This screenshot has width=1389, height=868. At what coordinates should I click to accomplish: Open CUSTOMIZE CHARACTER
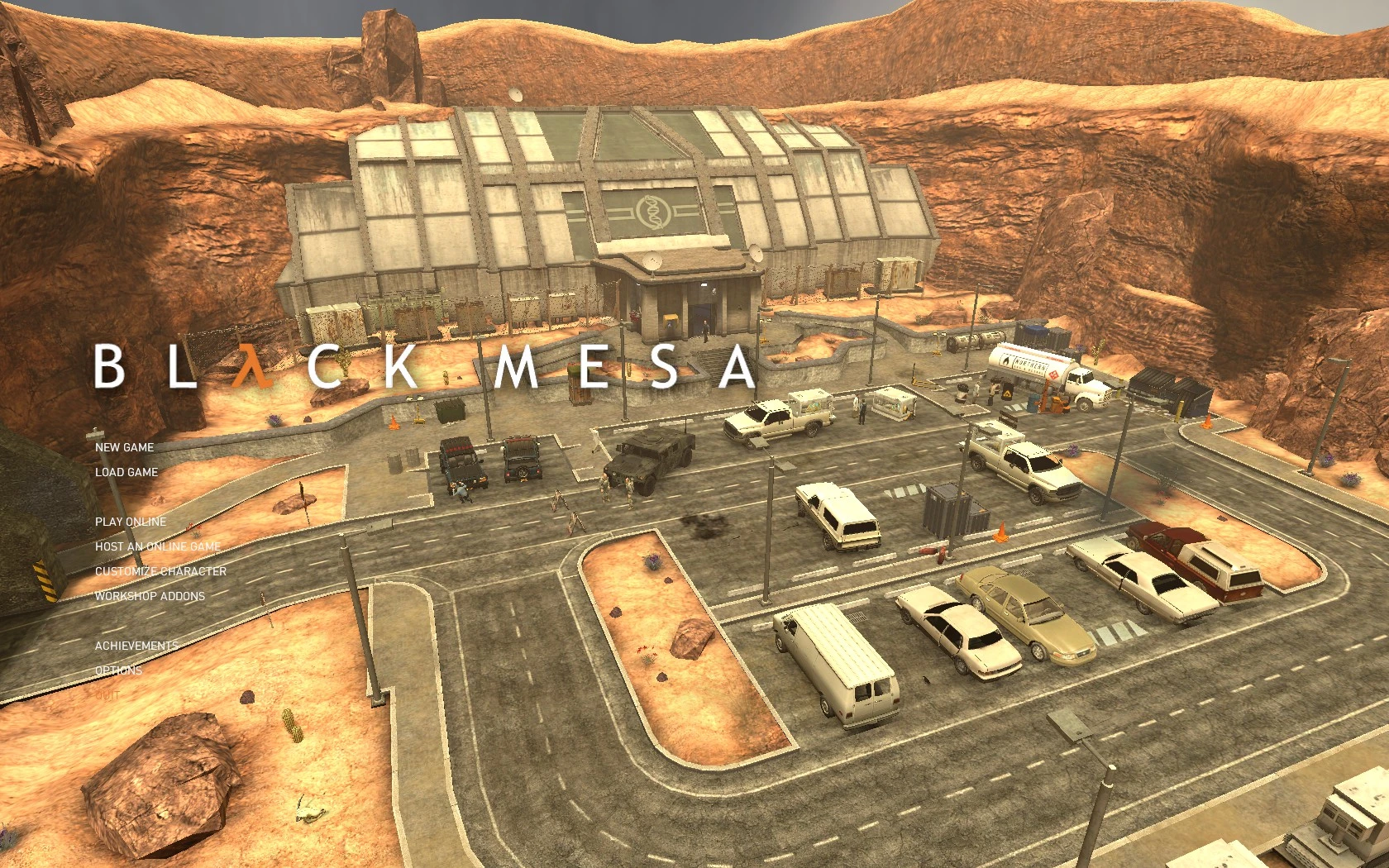pyautogui.click(x=162, y=571)
